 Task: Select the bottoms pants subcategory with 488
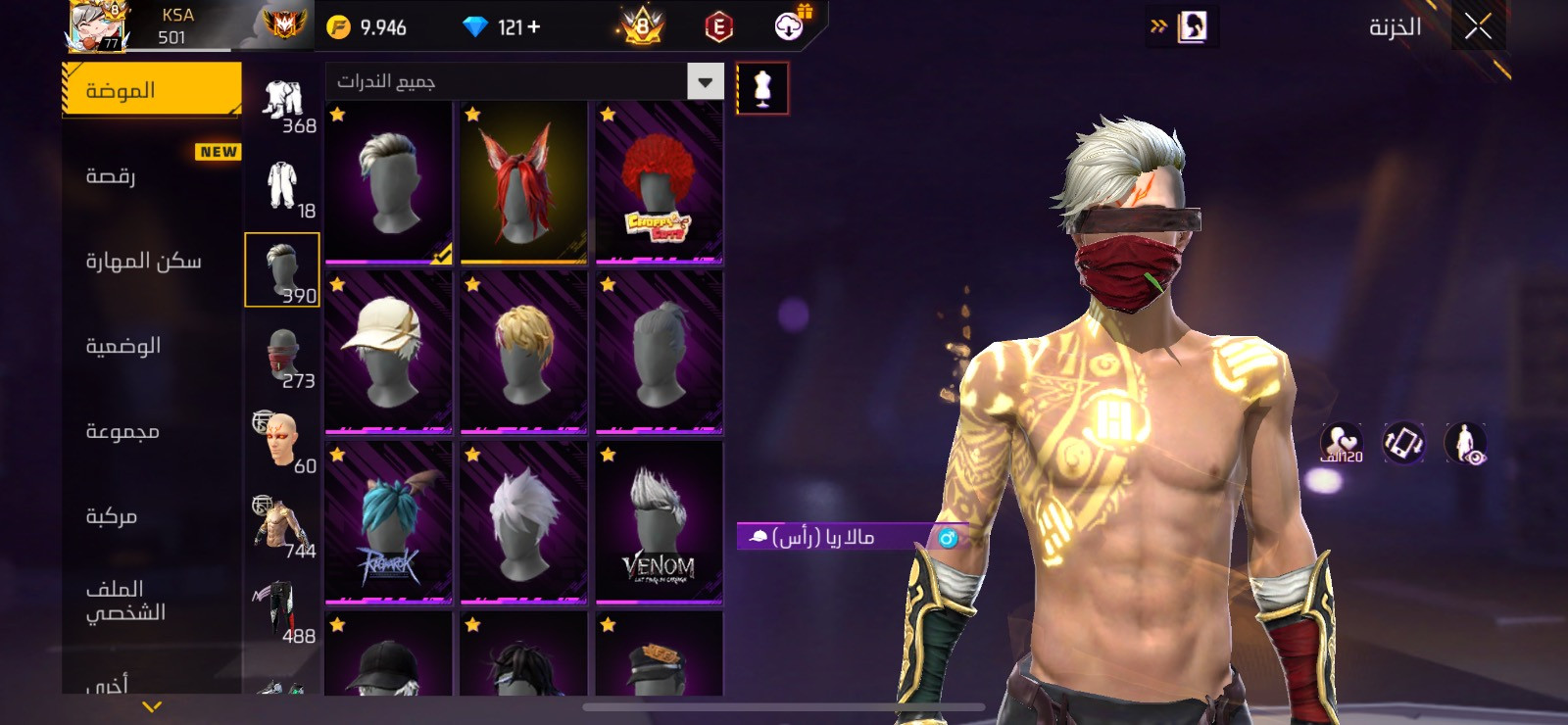(x=282, y=611)
